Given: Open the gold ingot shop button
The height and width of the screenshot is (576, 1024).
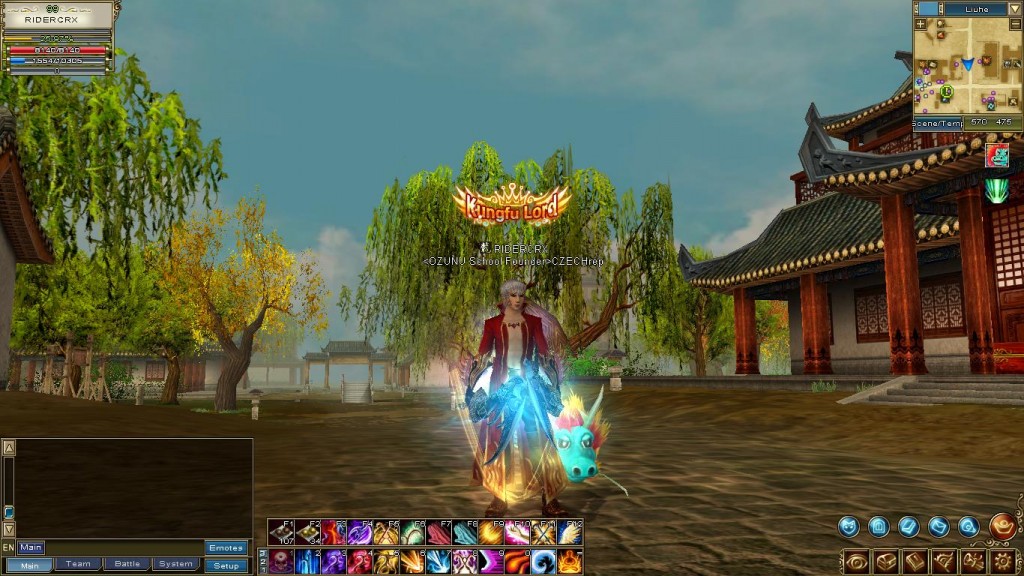Looking at the screenshot, I should point(1002,526).
